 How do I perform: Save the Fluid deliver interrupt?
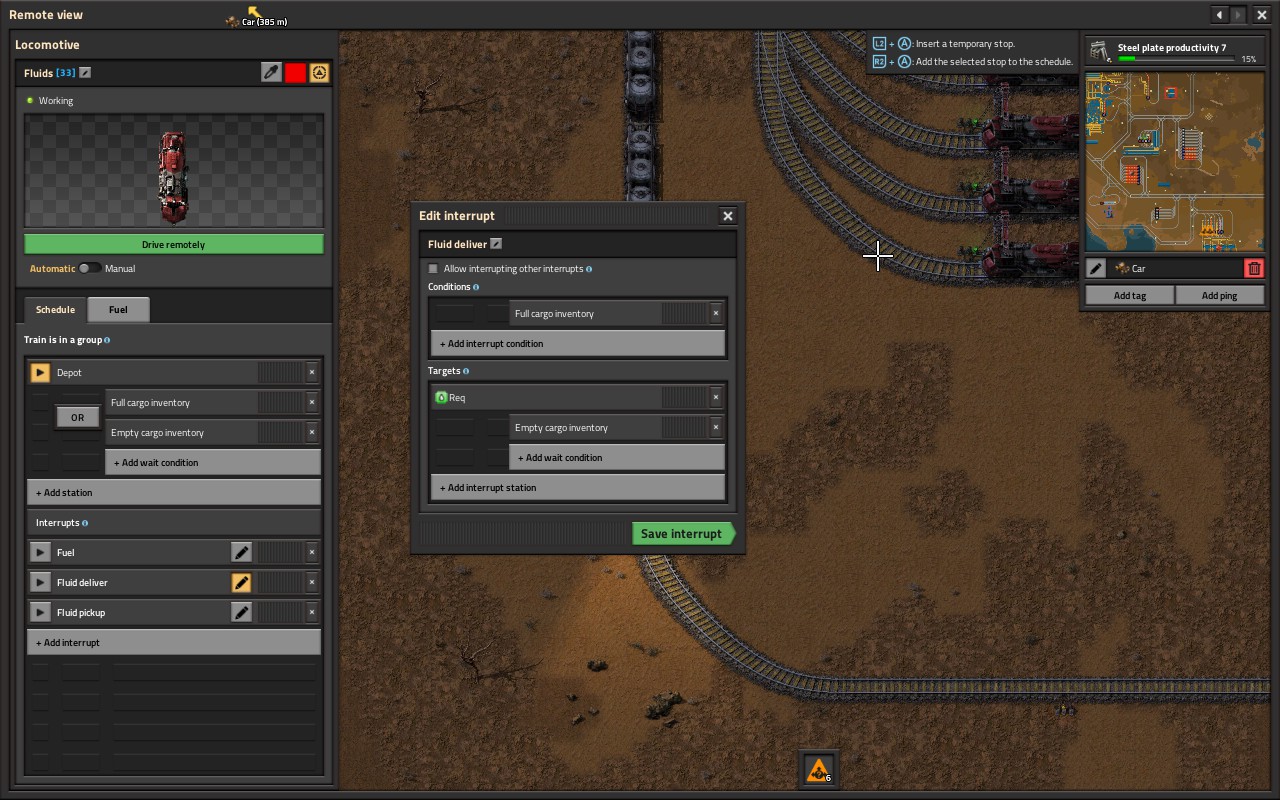point(683,534)
